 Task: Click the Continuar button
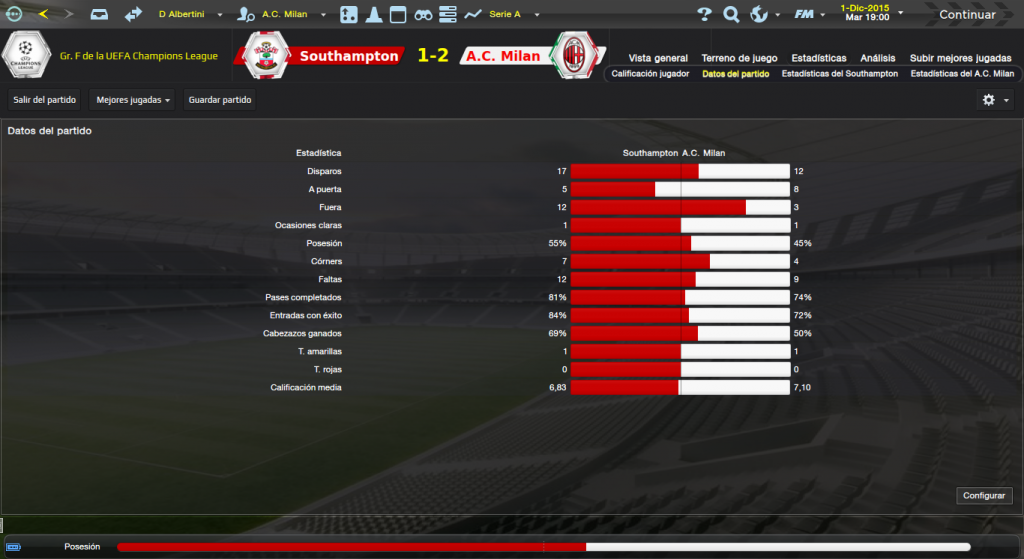[967, 15]
